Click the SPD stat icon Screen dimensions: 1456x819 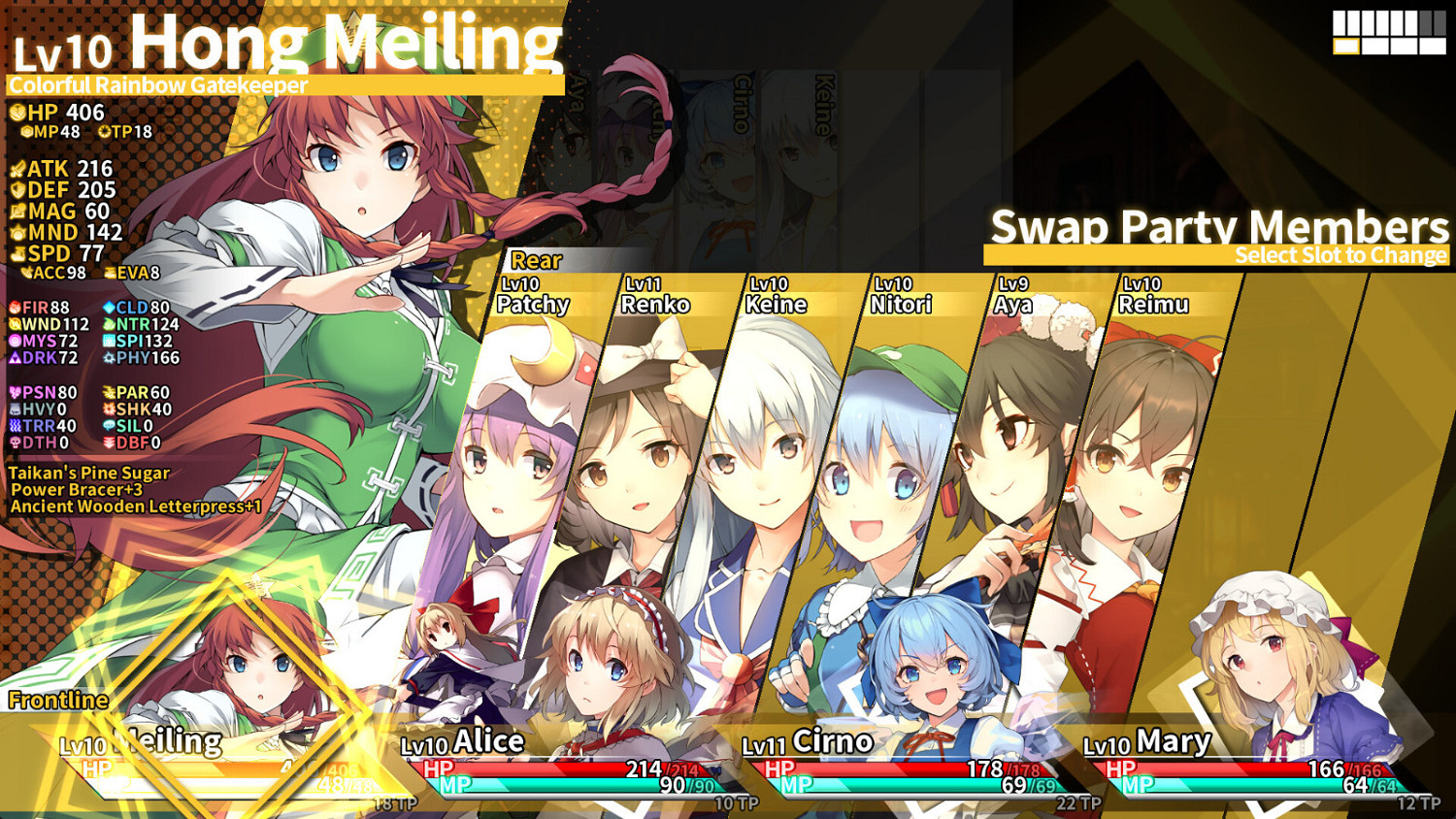click(x=17, y=253)
